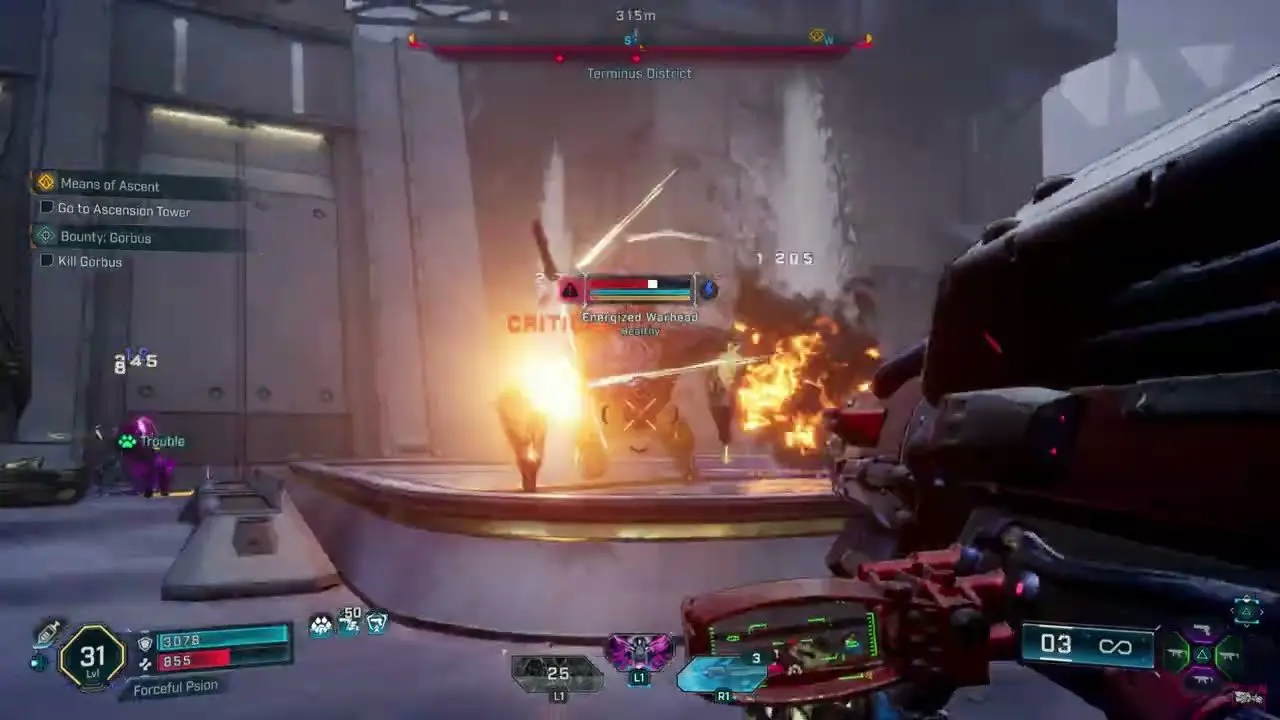The image size is (1280, 720).
Task: Select the Means of Ascent quest tracker
Action: pyautogui.click(x=110, y=185)
